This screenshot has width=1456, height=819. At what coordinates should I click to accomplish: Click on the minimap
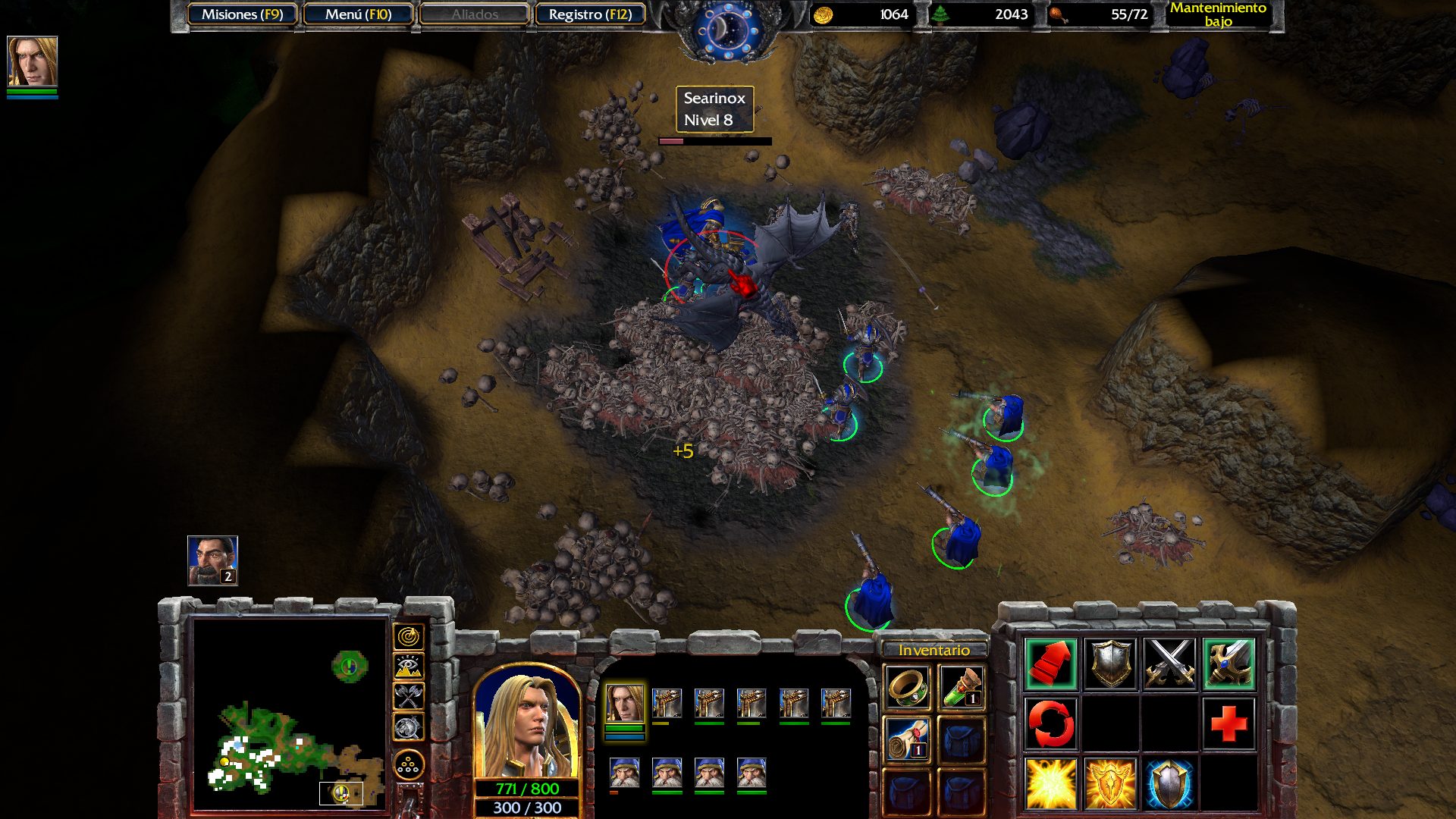tap(290, 713)
